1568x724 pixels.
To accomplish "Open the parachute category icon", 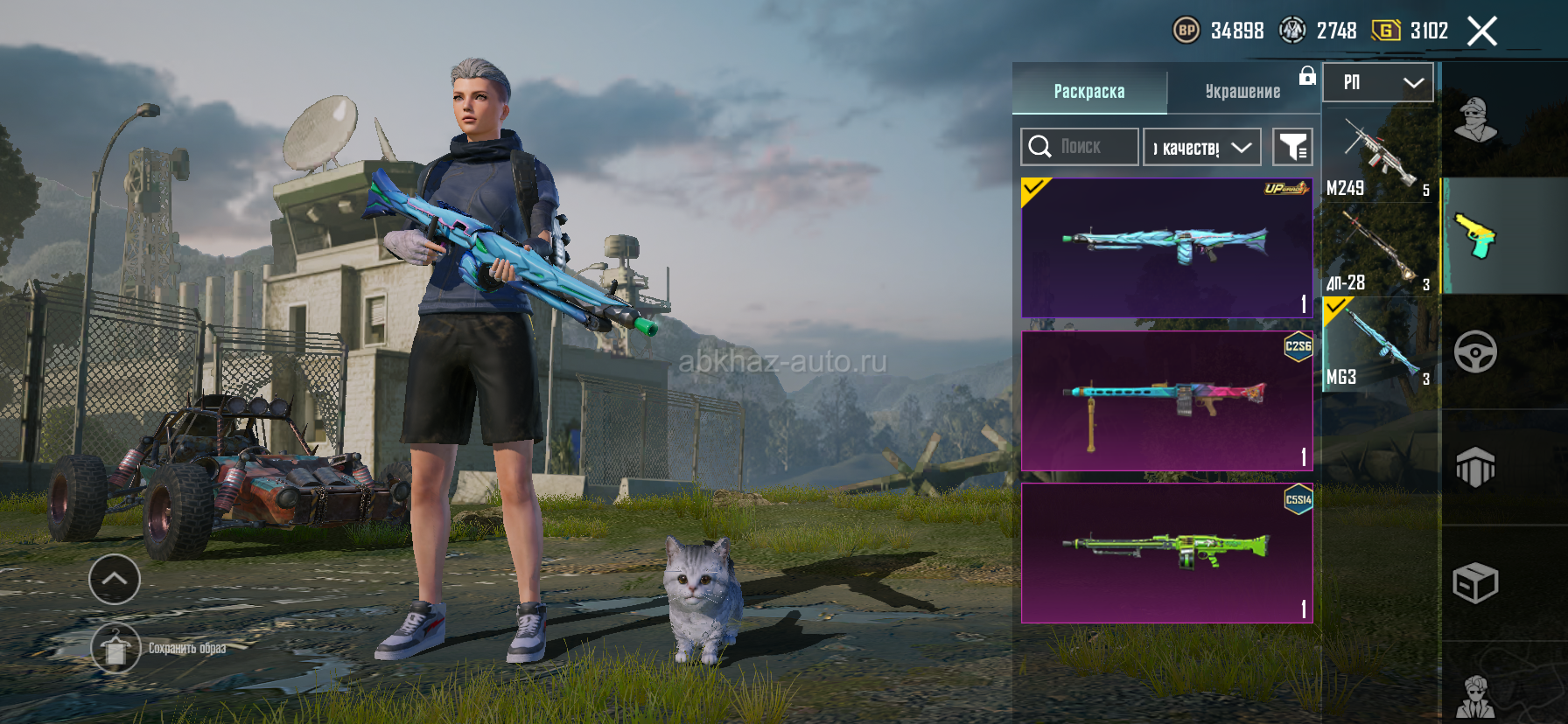I will 1475,467.
